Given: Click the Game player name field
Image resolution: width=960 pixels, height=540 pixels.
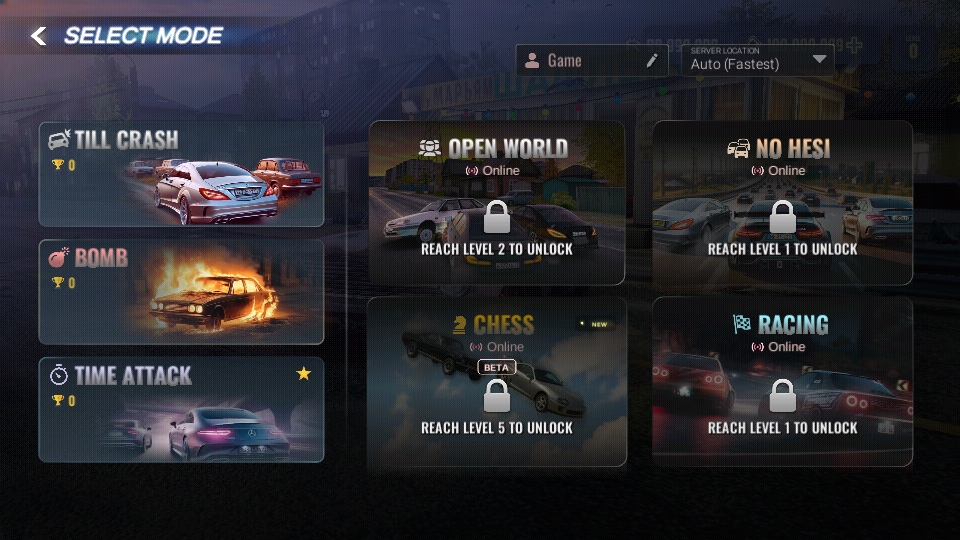Looking at the screenshot, I should pos(580,61).
